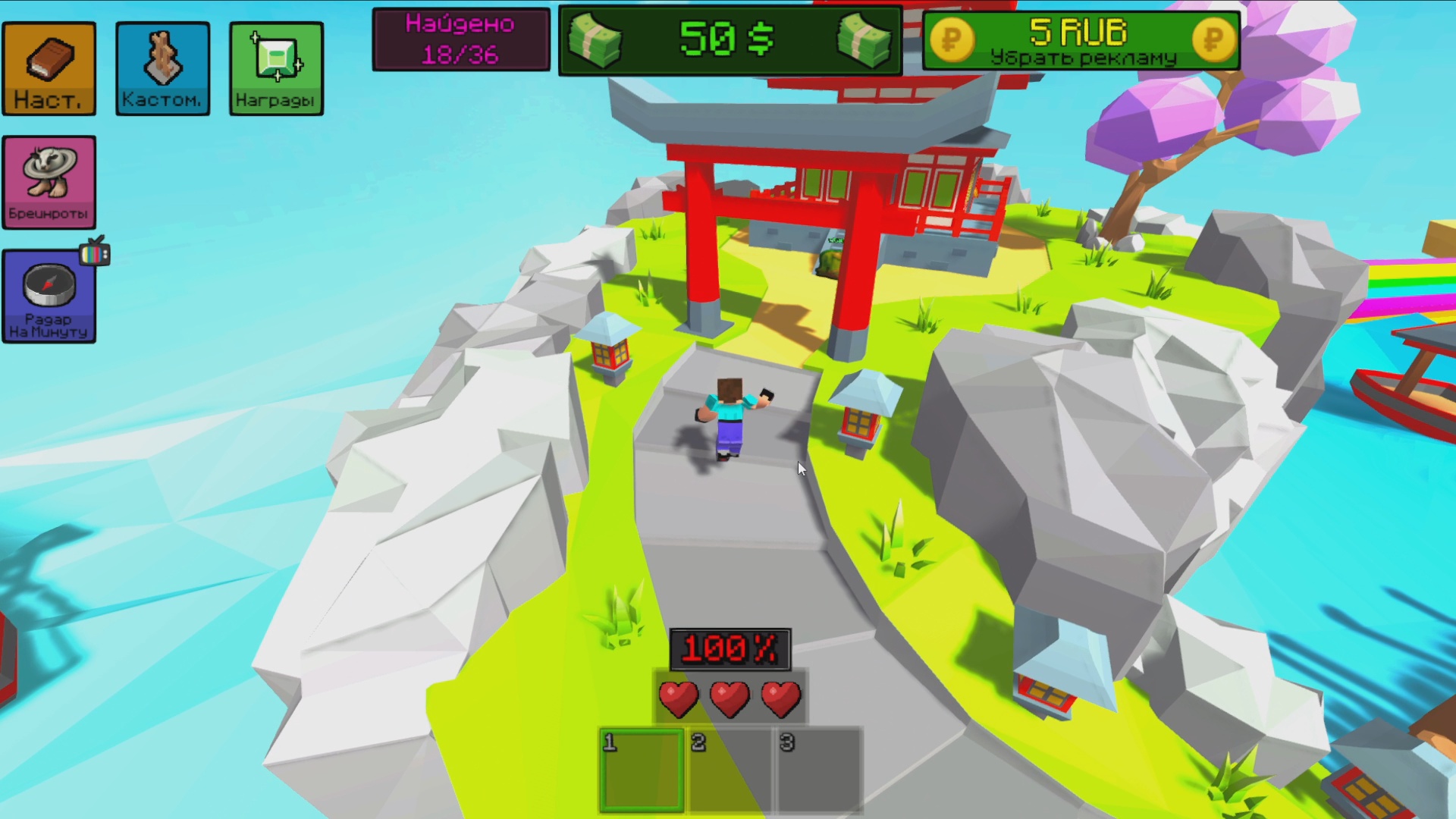The image size is (1456, 819).
Task: Open the Наст. settings book icon
Action: [49, 68]
